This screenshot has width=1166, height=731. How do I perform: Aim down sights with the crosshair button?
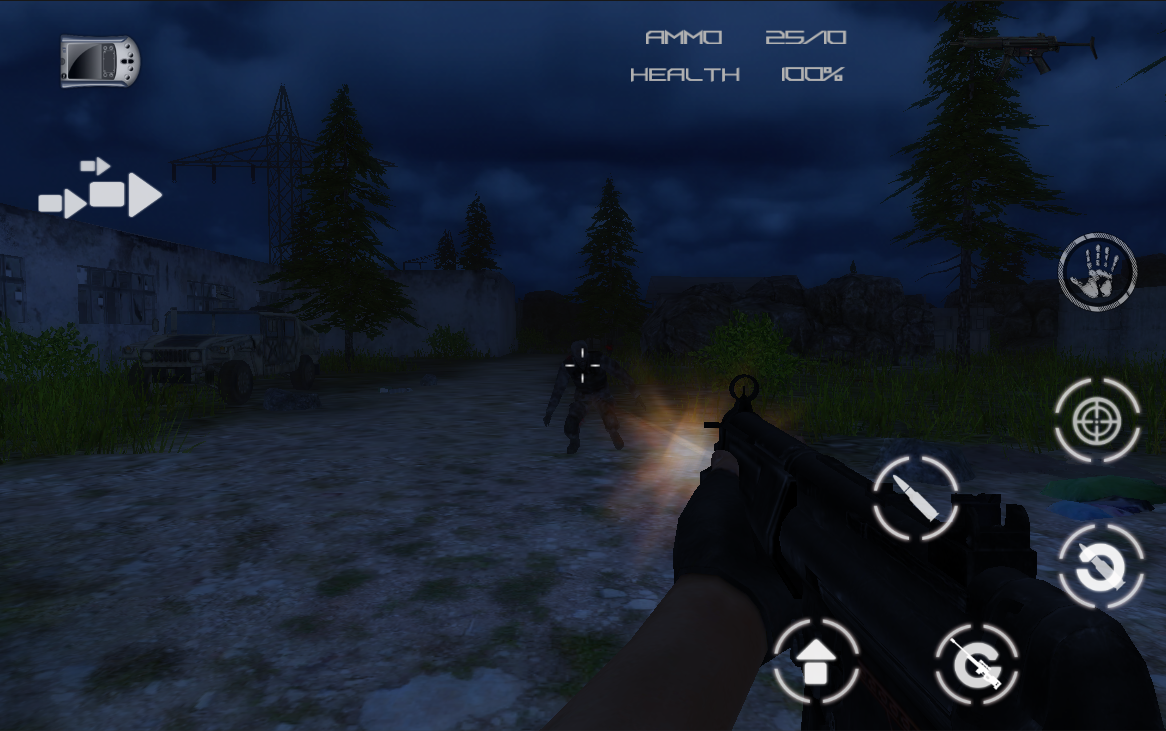click(x=1097, y=421)
